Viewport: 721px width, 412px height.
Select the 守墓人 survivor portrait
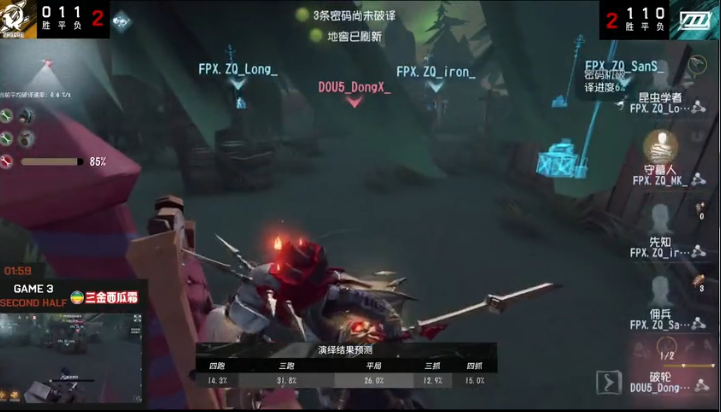pos(660,147)
